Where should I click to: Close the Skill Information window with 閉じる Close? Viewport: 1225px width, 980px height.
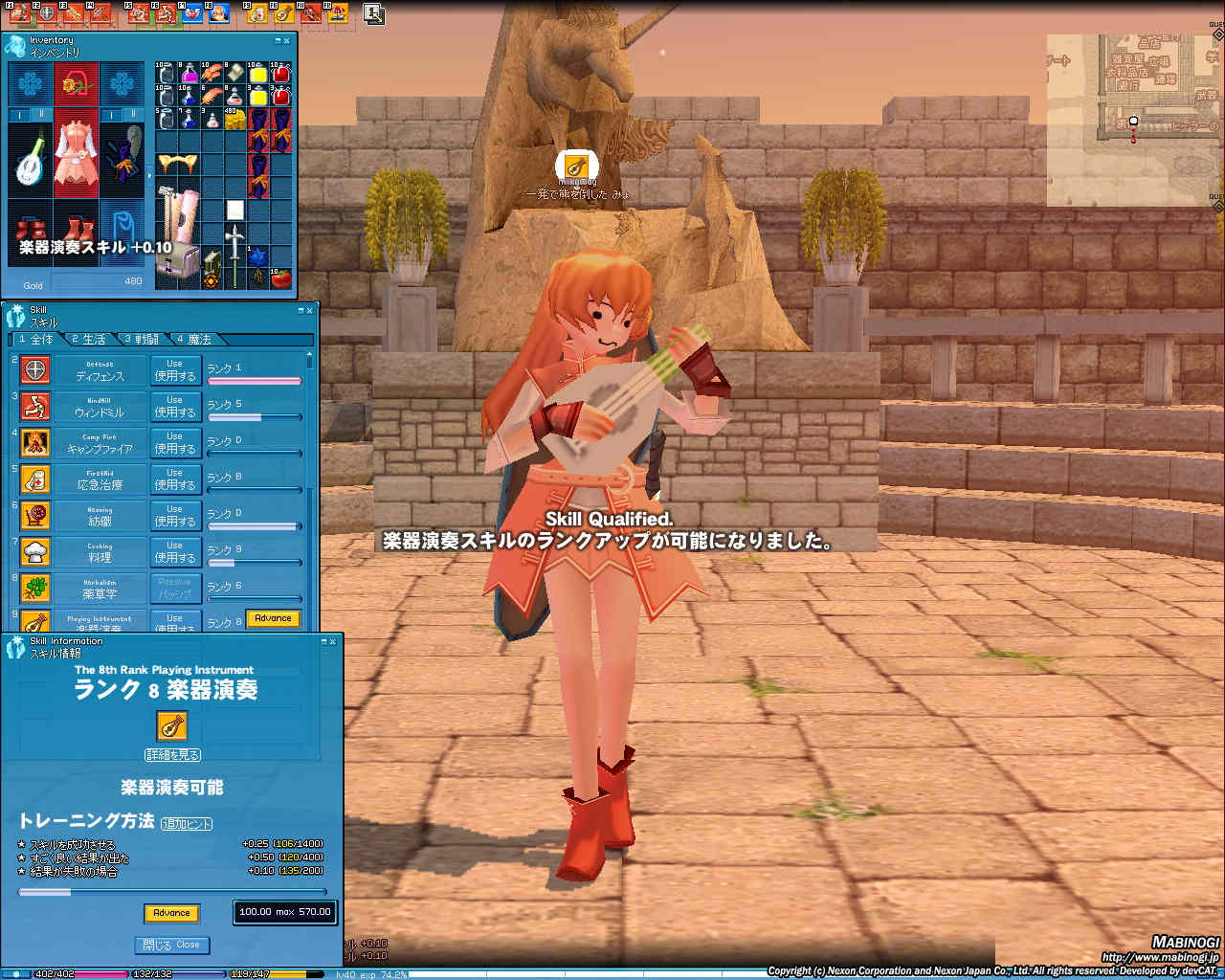[x=172, y=945]
